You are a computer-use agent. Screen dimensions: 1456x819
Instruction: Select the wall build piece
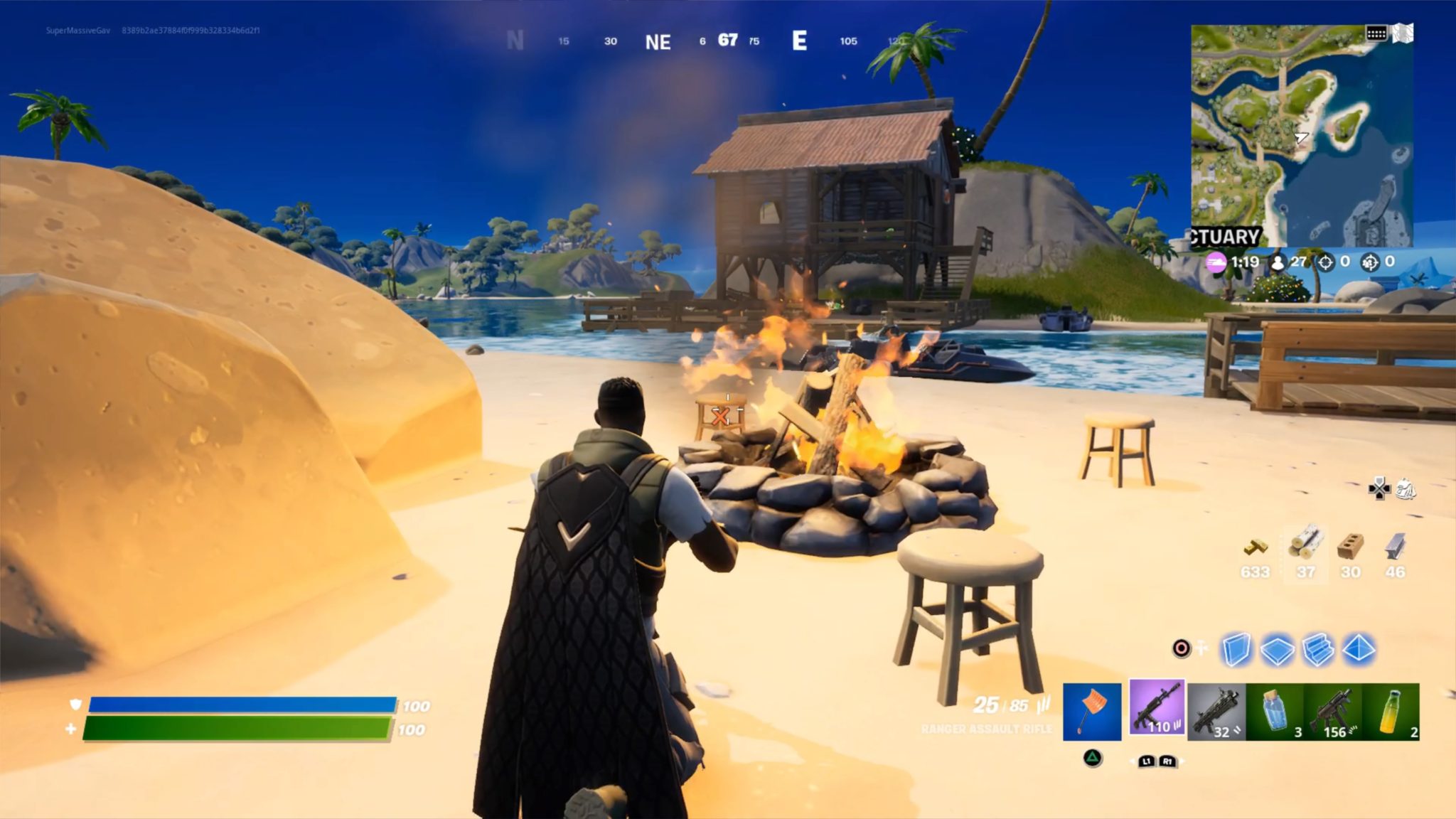coord(1235,649)
